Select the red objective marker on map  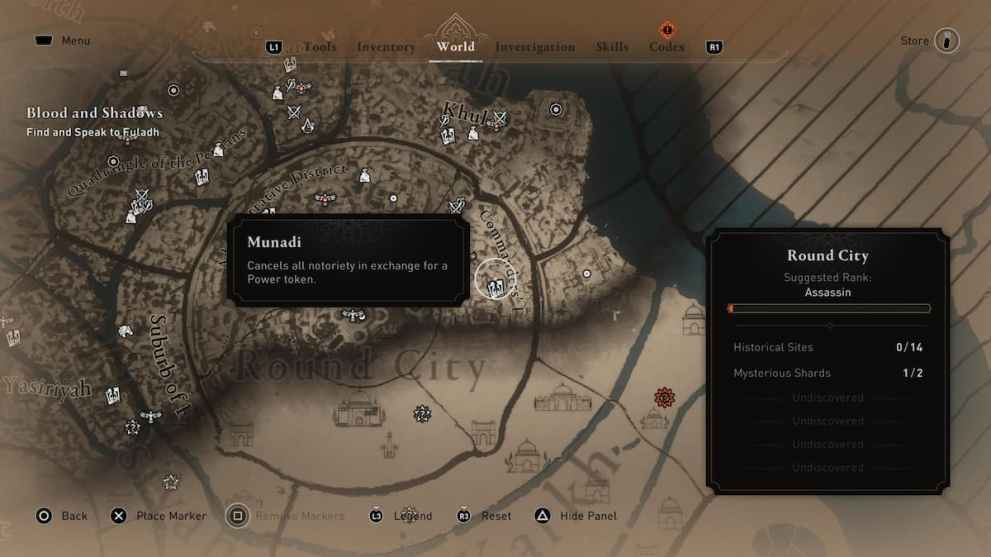coord(663,398)
